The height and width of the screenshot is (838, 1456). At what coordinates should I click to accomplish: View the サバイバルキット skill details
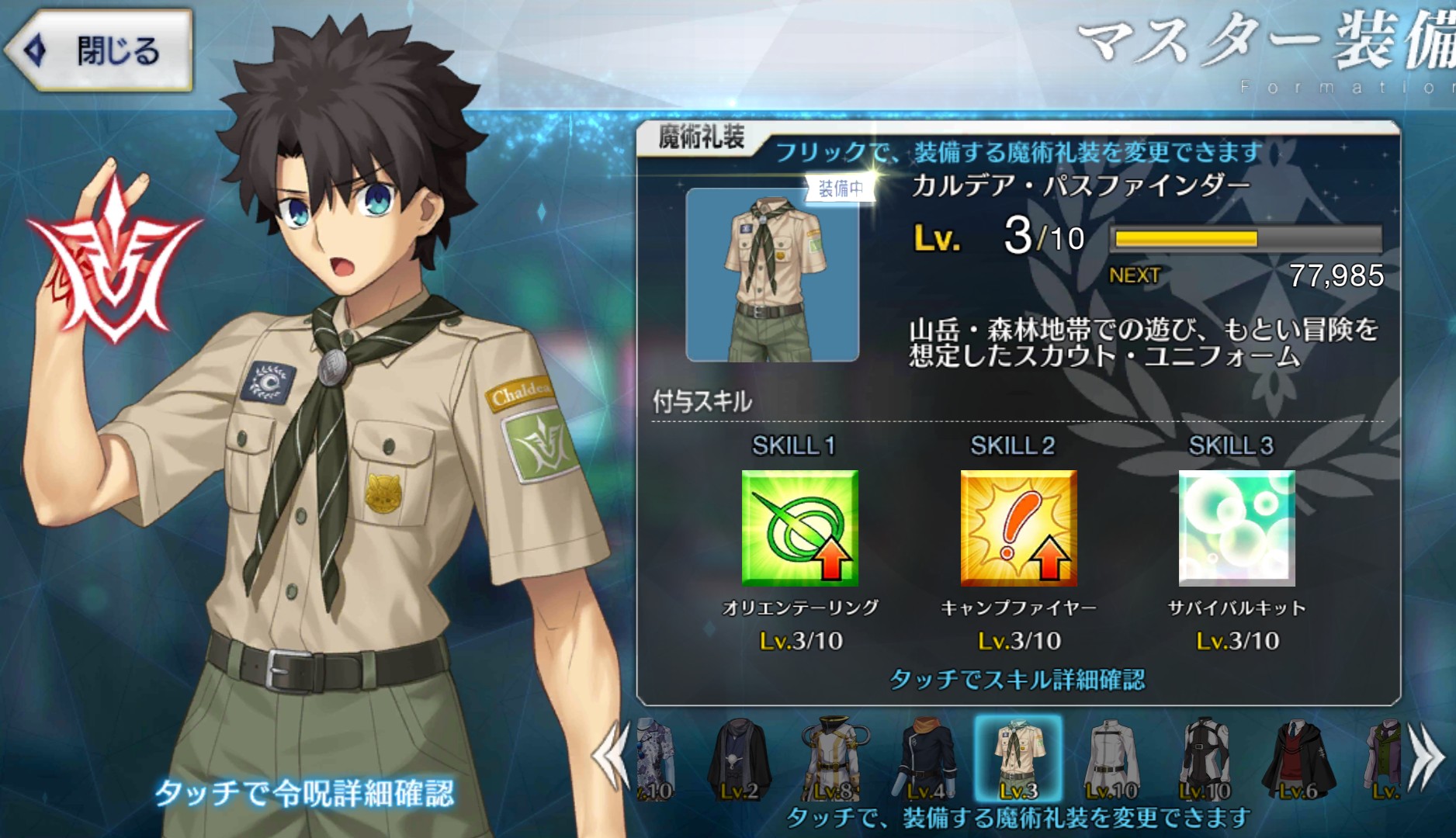tap(1236, 528)
